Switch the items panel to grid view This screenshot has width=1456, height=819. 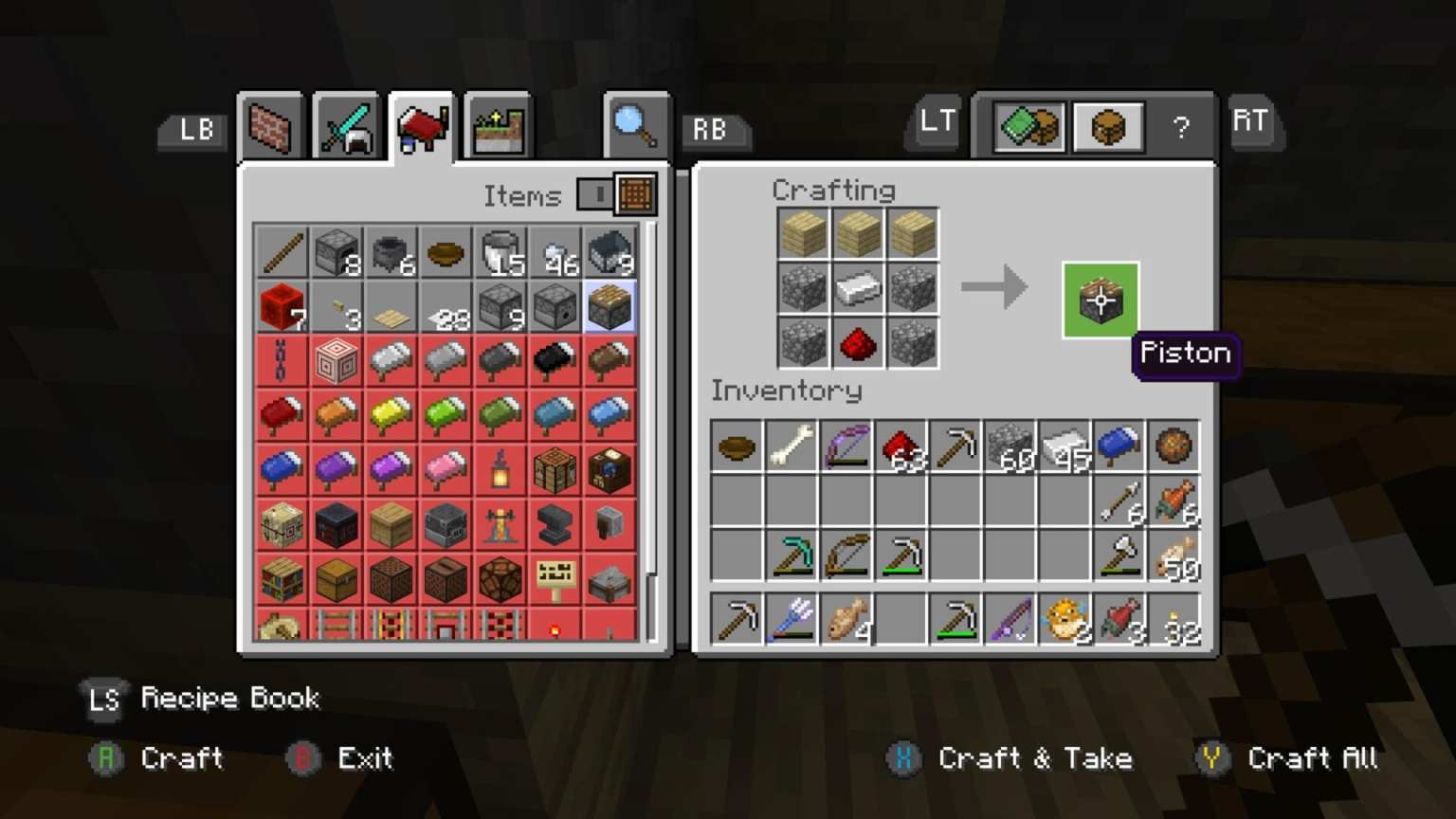[x=633, y=194]
